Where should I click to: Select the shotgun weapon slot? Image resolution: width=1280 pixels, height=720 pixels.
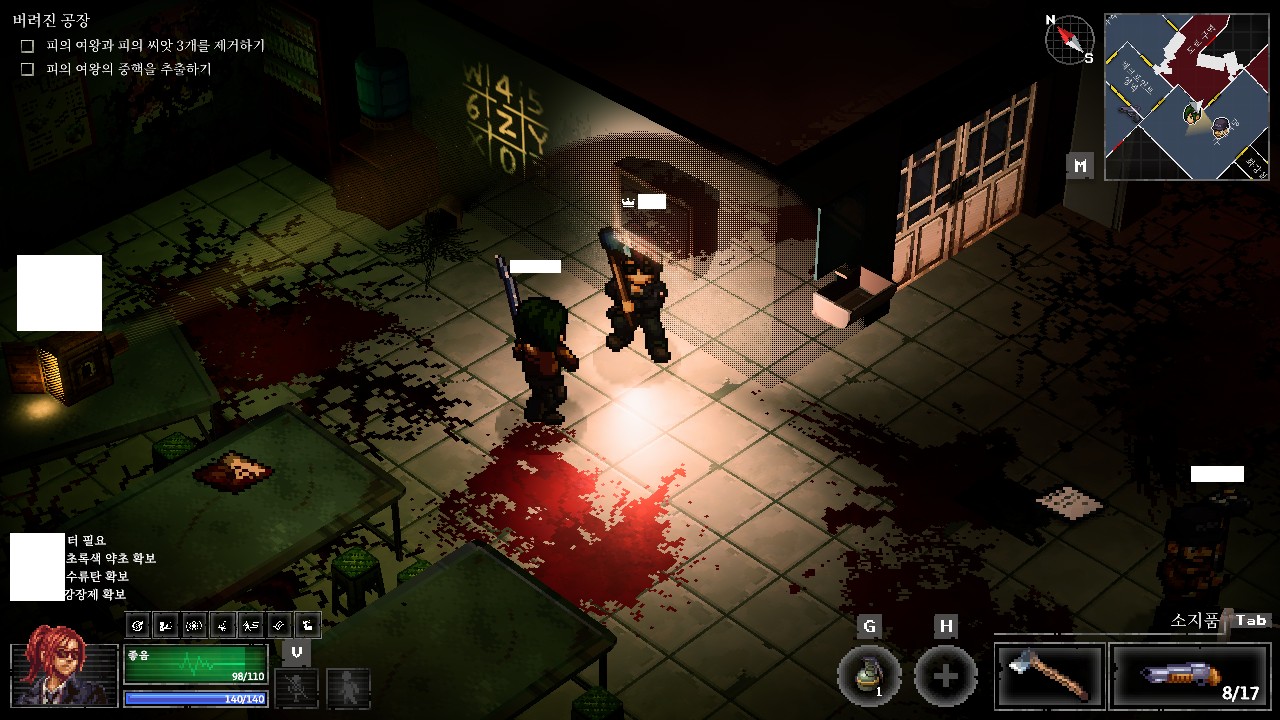(x=1190, y=676)
